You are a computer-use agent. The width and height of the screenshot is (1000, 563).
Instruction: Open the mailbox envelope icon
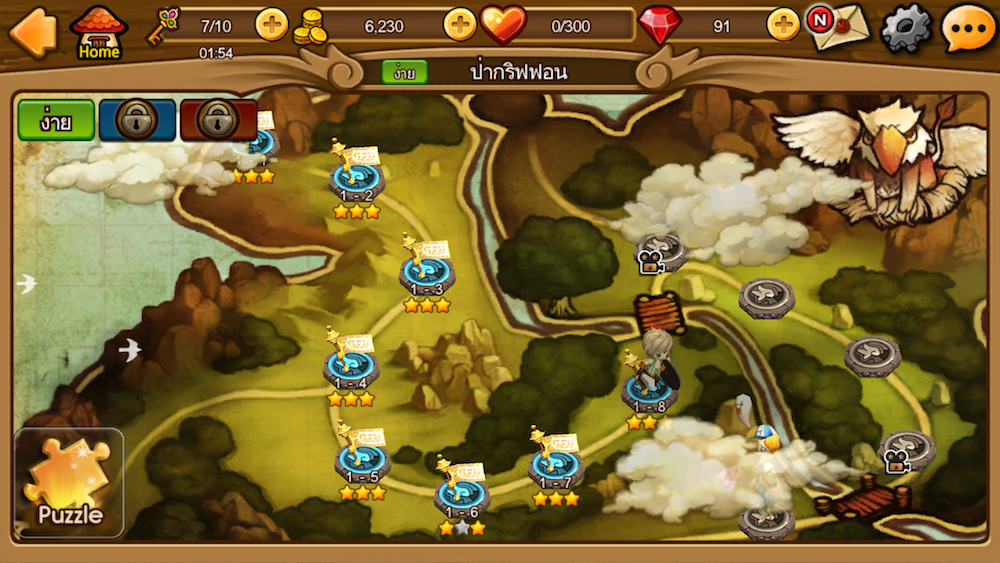(838, 27)
